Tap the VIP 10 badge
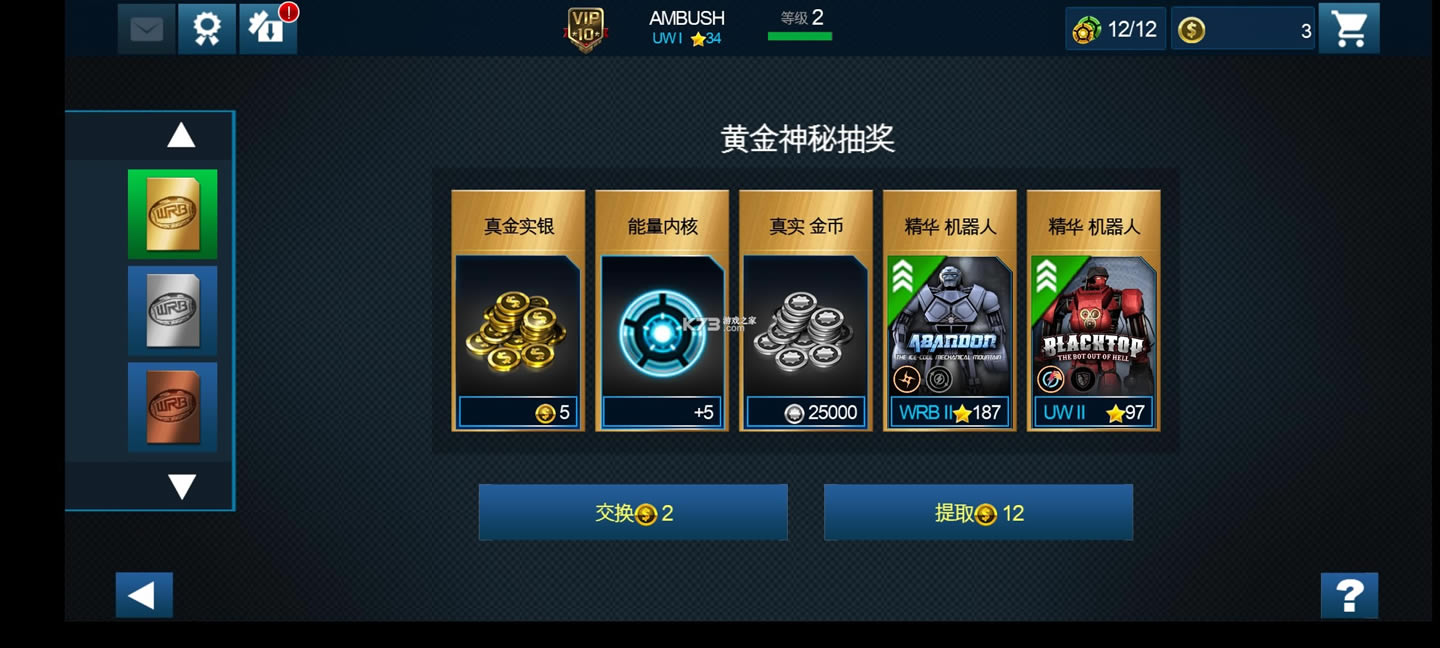 586,29
